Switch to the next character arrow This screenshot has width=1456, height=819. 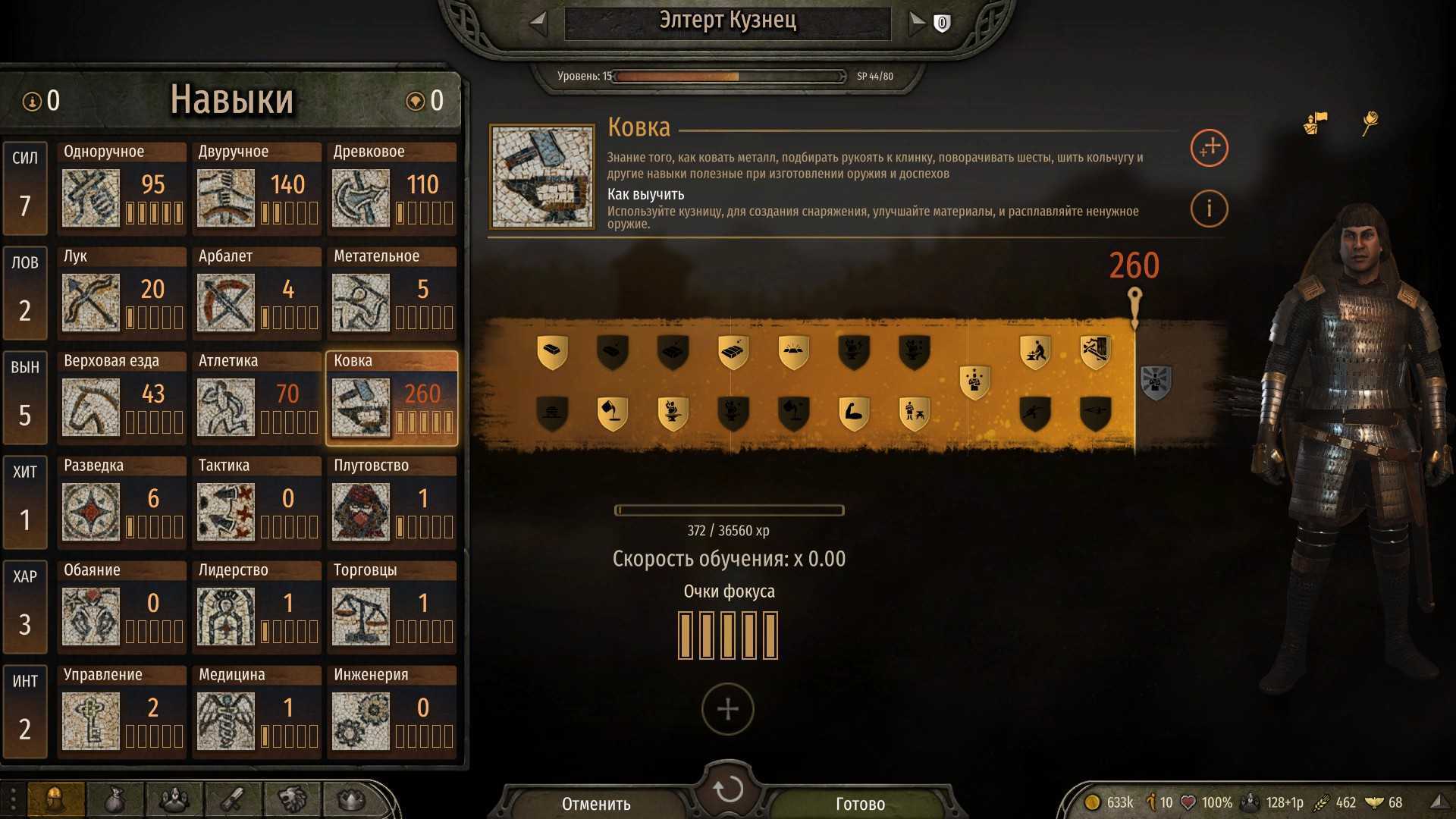click(917, 23)
